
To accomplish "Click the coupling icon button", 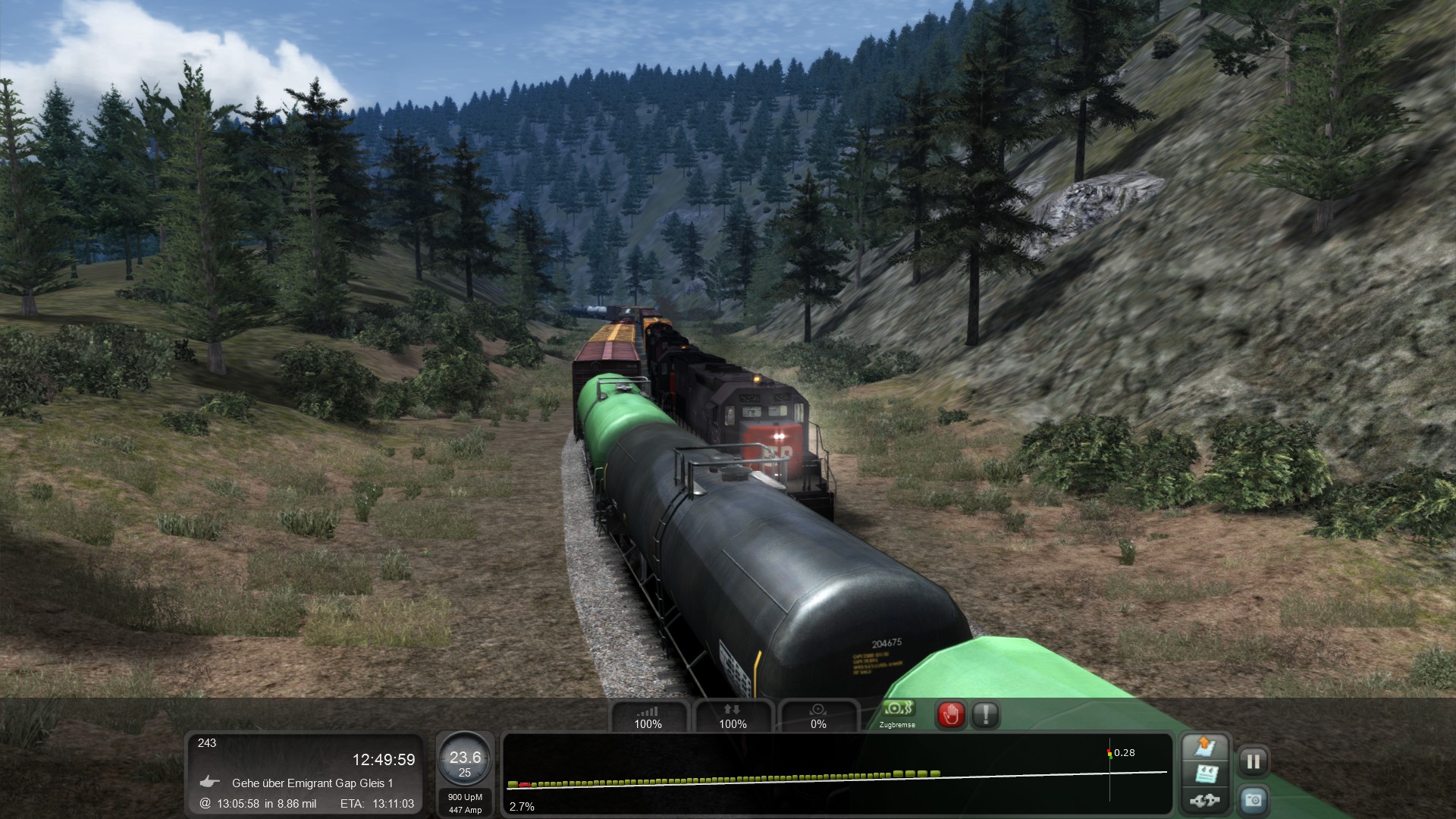I will tap(1205, 799).
